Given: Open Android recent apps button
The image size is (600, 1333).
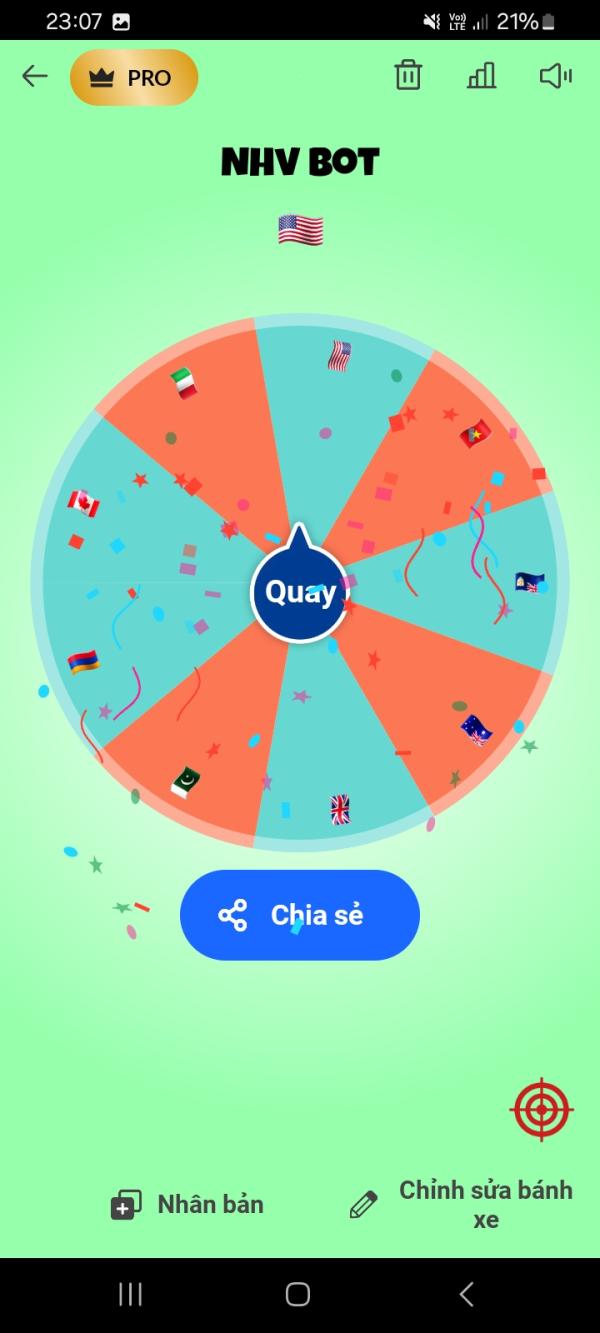Looking at the screenshot, I should pos(130,1294).
